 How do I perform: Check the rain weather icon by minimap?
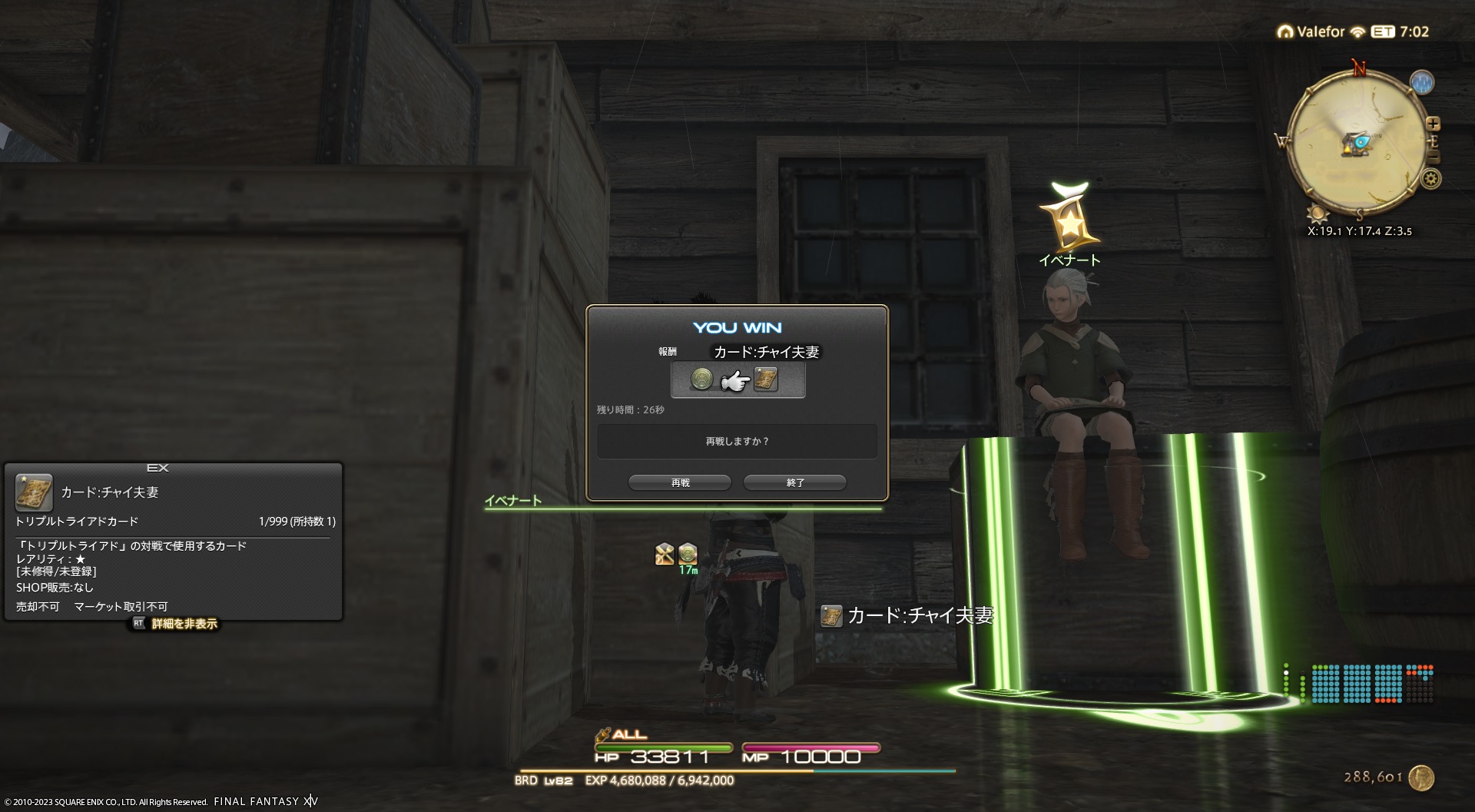[1422, 82]
